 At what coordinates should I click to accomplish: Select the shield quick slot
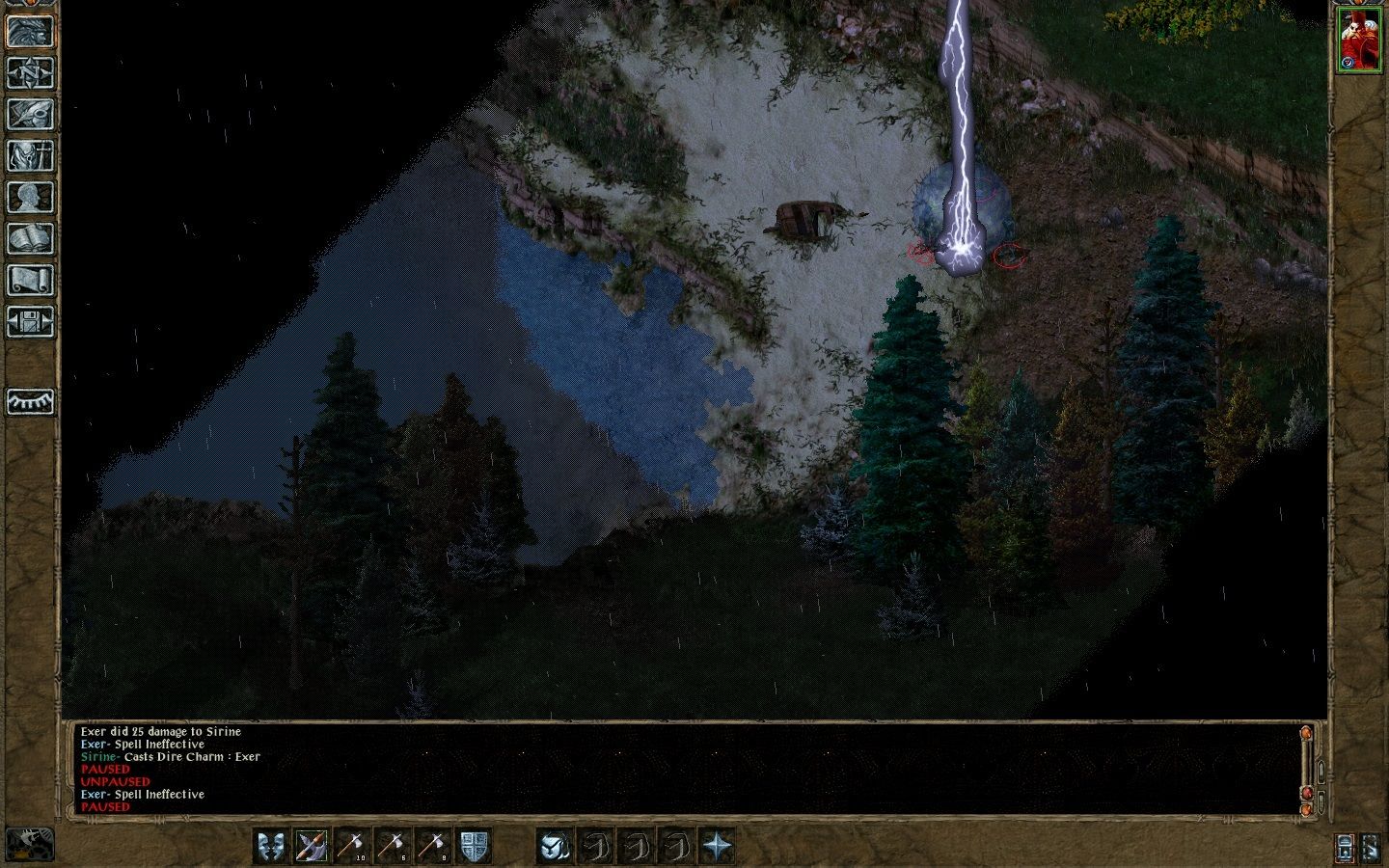[x=476, y=847]
